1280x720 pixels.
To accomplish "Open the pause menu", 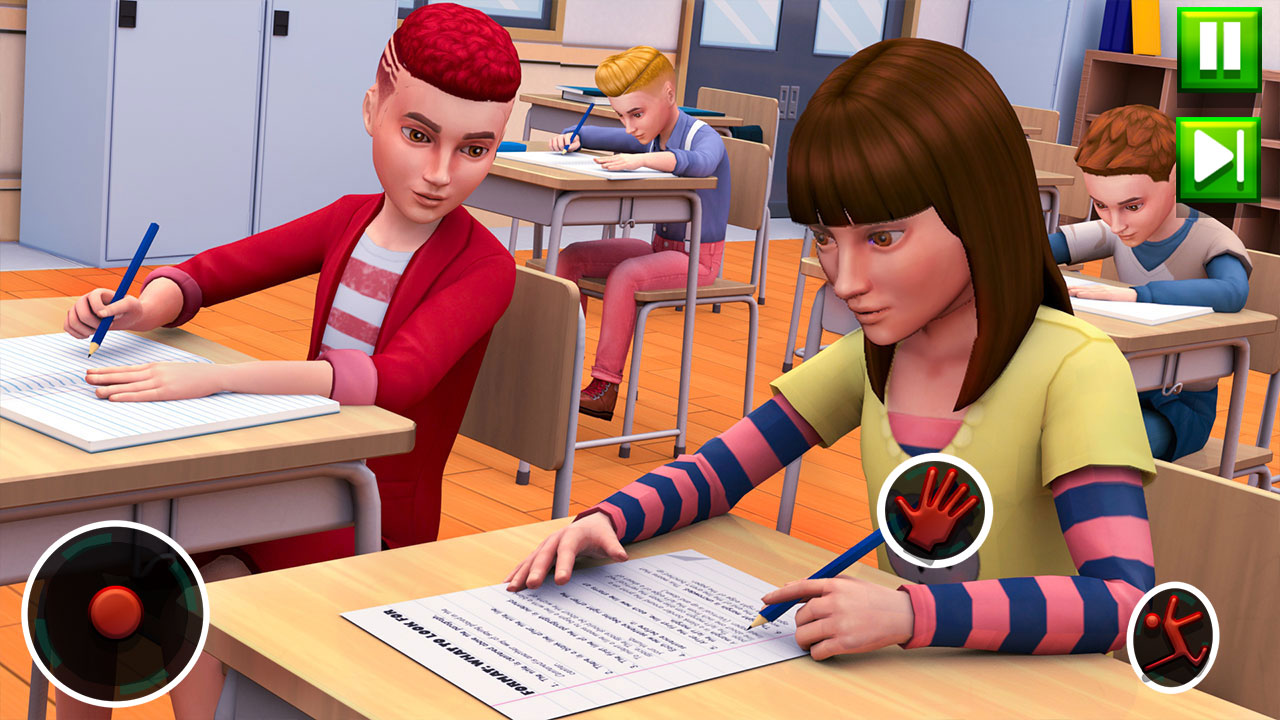I will pos(1220,48).
